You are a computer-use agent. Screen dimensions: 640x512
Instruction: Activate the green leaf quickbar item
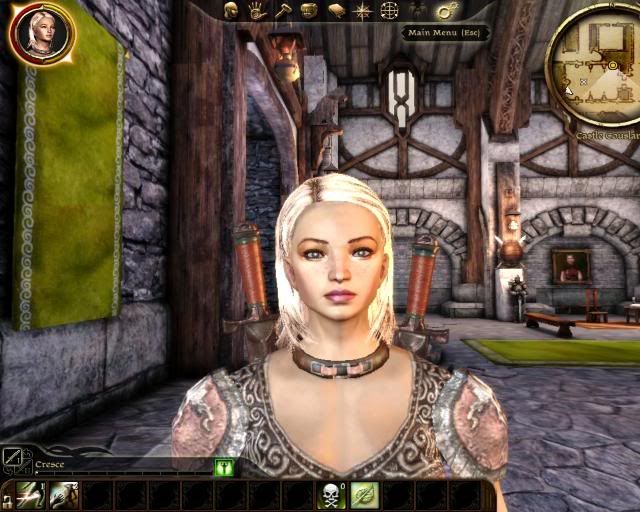(x=364, y=495)
